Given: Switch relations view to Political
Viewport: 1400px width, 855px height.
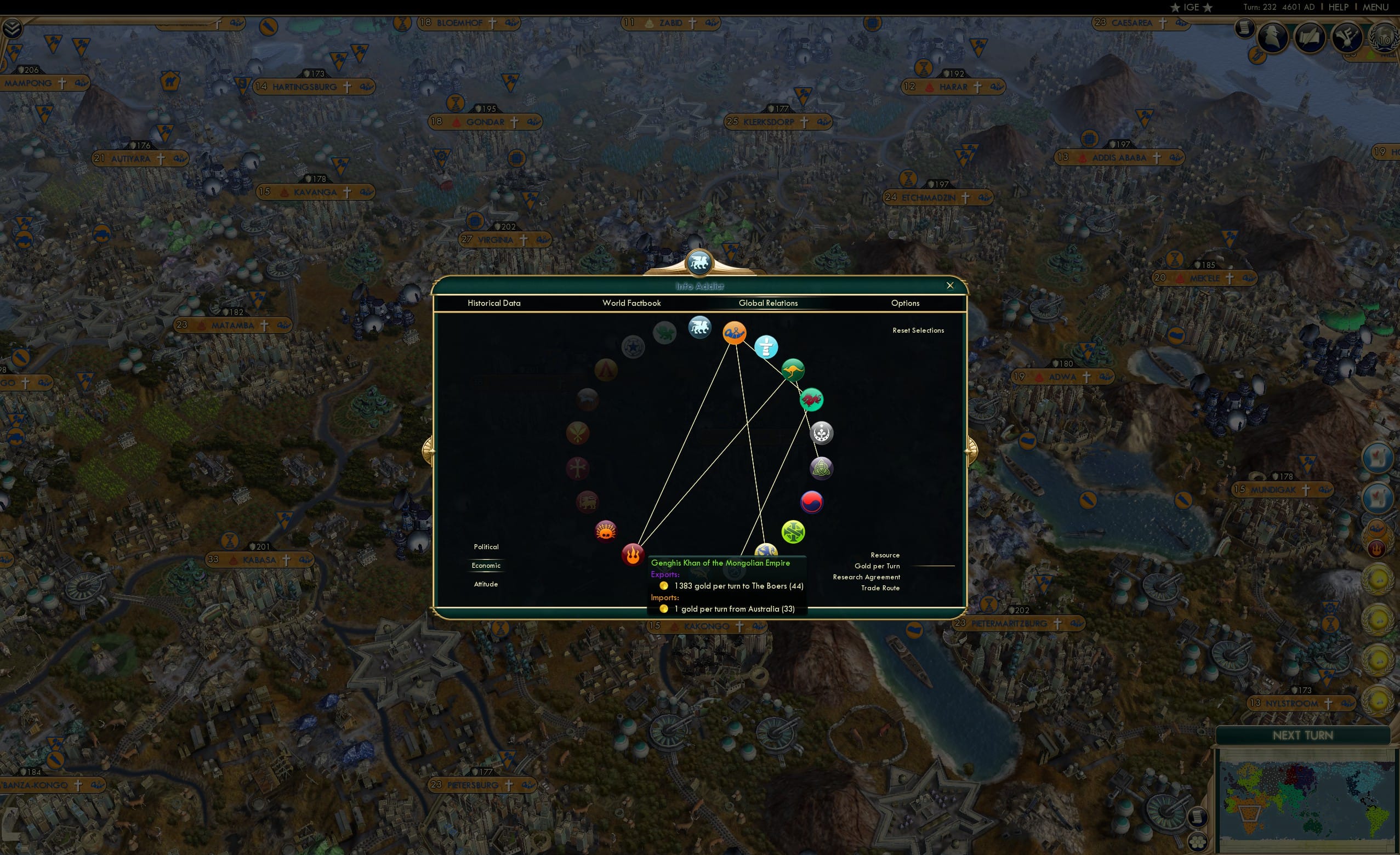Looking at the screenshot, I should click(486, 546).
